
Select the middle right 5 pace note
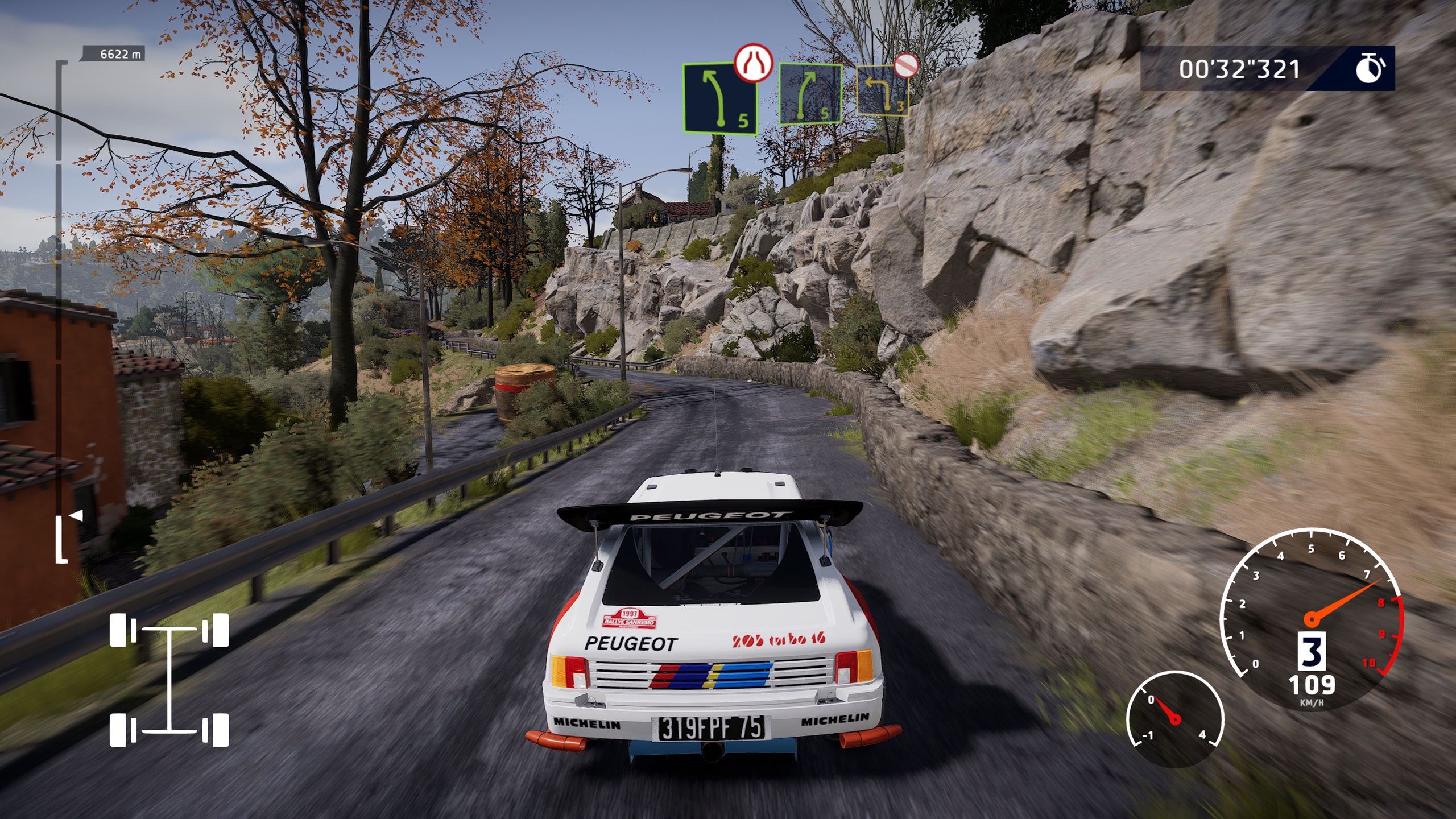click(810, 94)
